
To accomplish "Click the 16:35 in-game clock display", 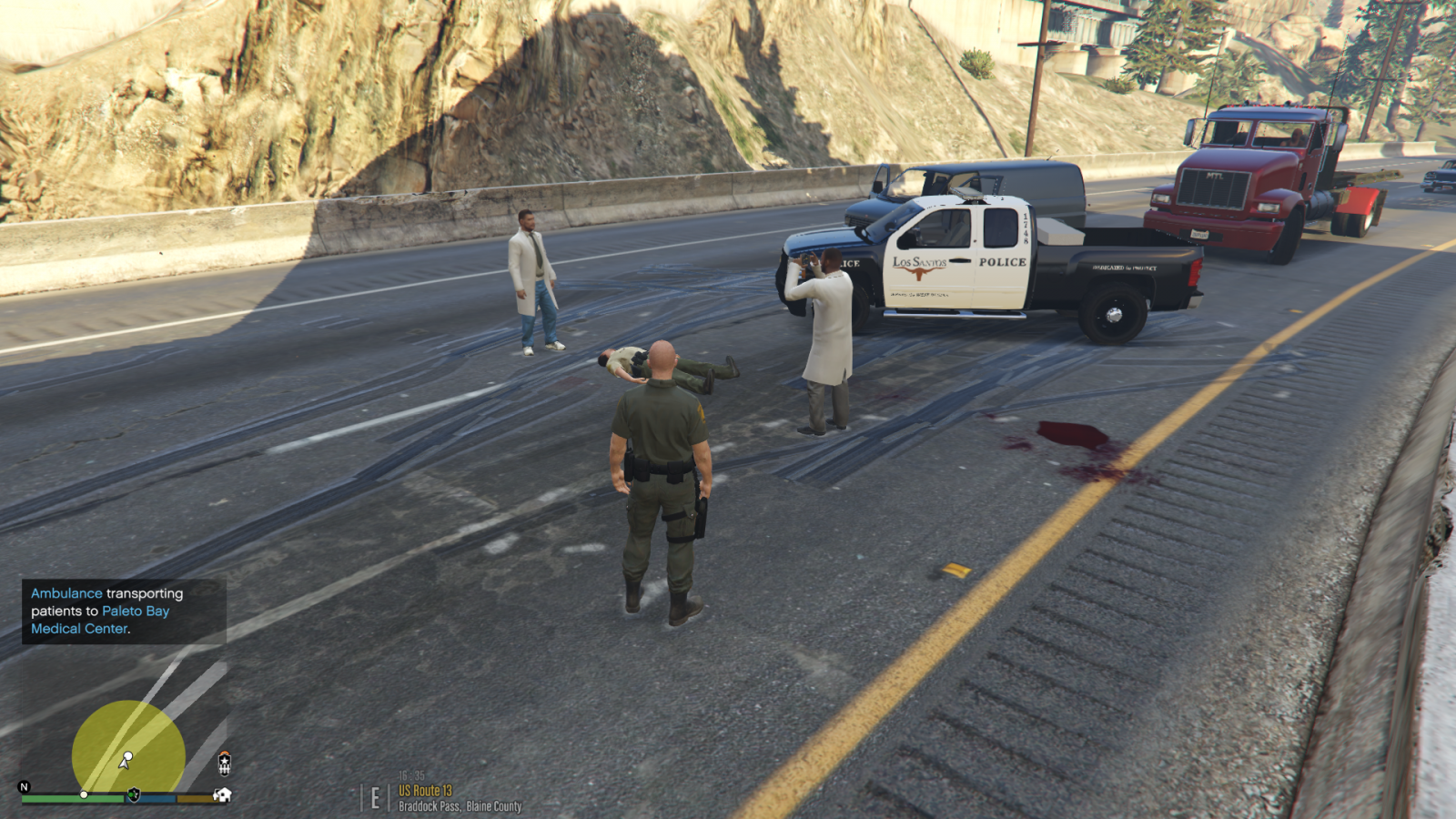I will coord(411,775).
